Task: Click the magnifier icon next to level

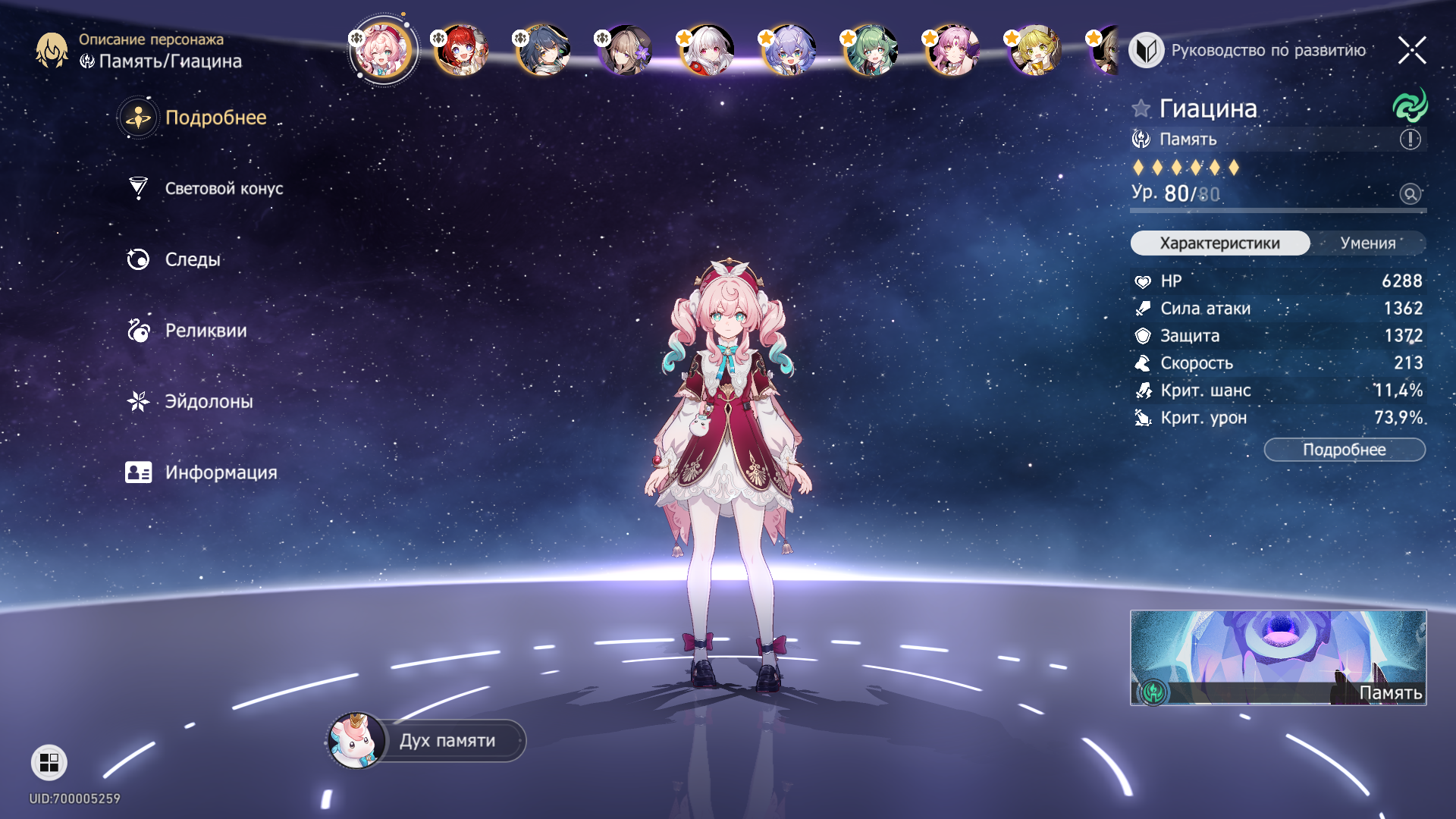Action: point(1410,194)
